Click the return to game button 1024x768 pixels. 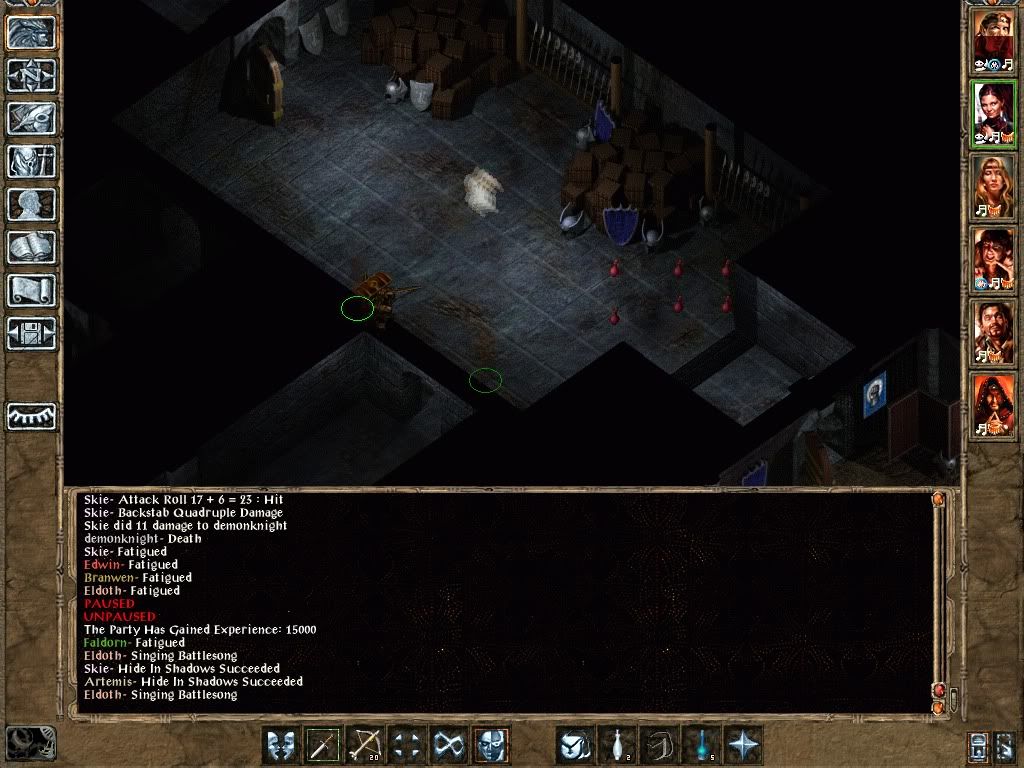32,33
